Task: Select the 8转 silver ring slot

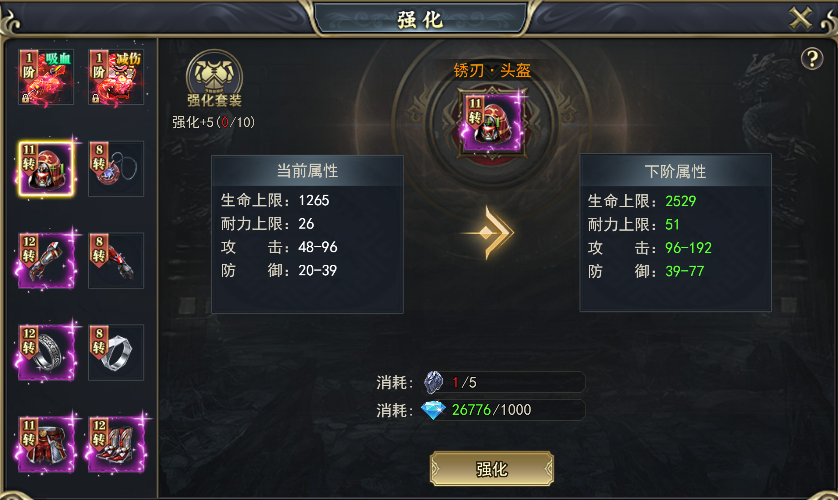Action: 116,352
